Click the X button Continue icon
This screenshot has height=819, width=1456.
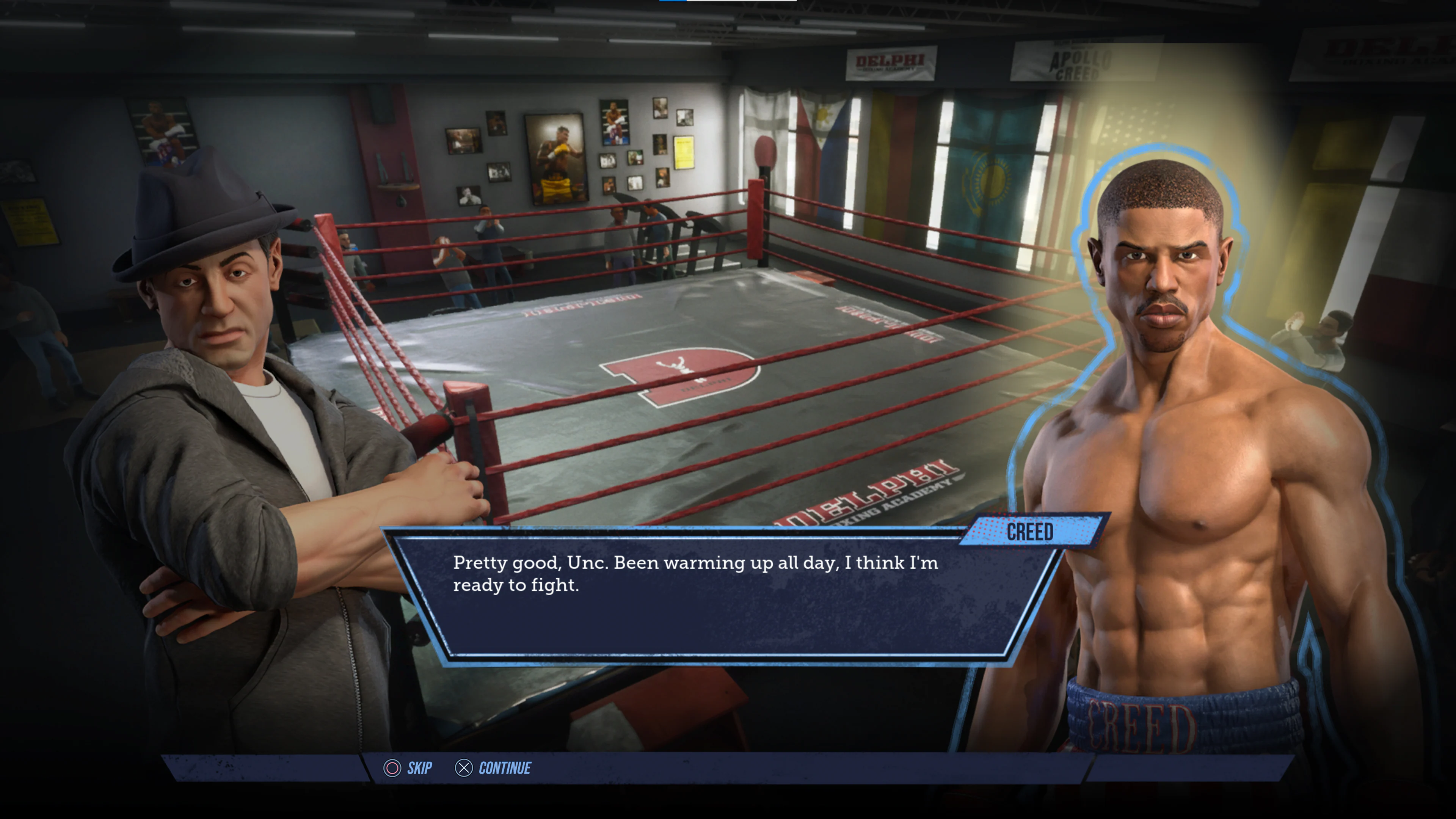(463, 768)
